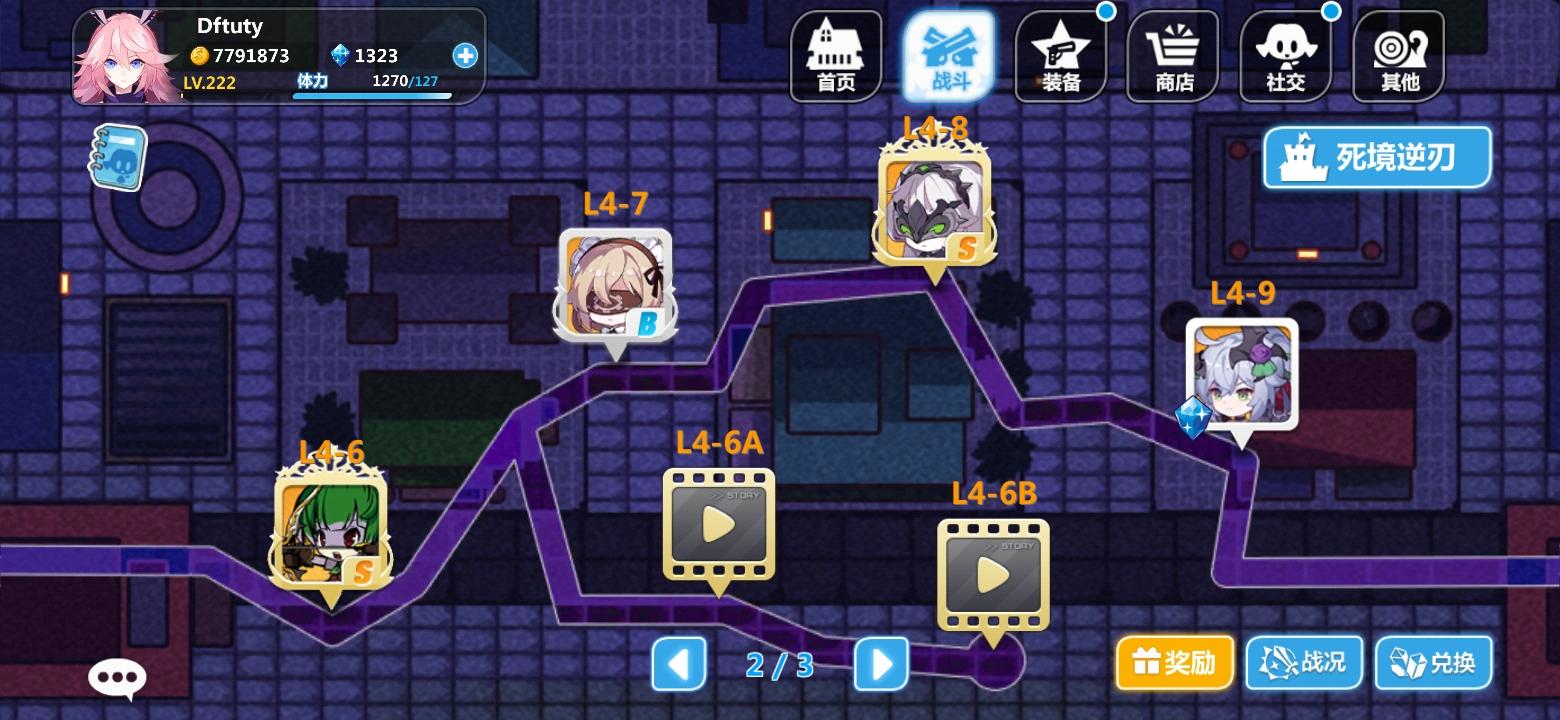Open the 兑换 exchange panel
1560x720 pixels.
point(1434,662)
